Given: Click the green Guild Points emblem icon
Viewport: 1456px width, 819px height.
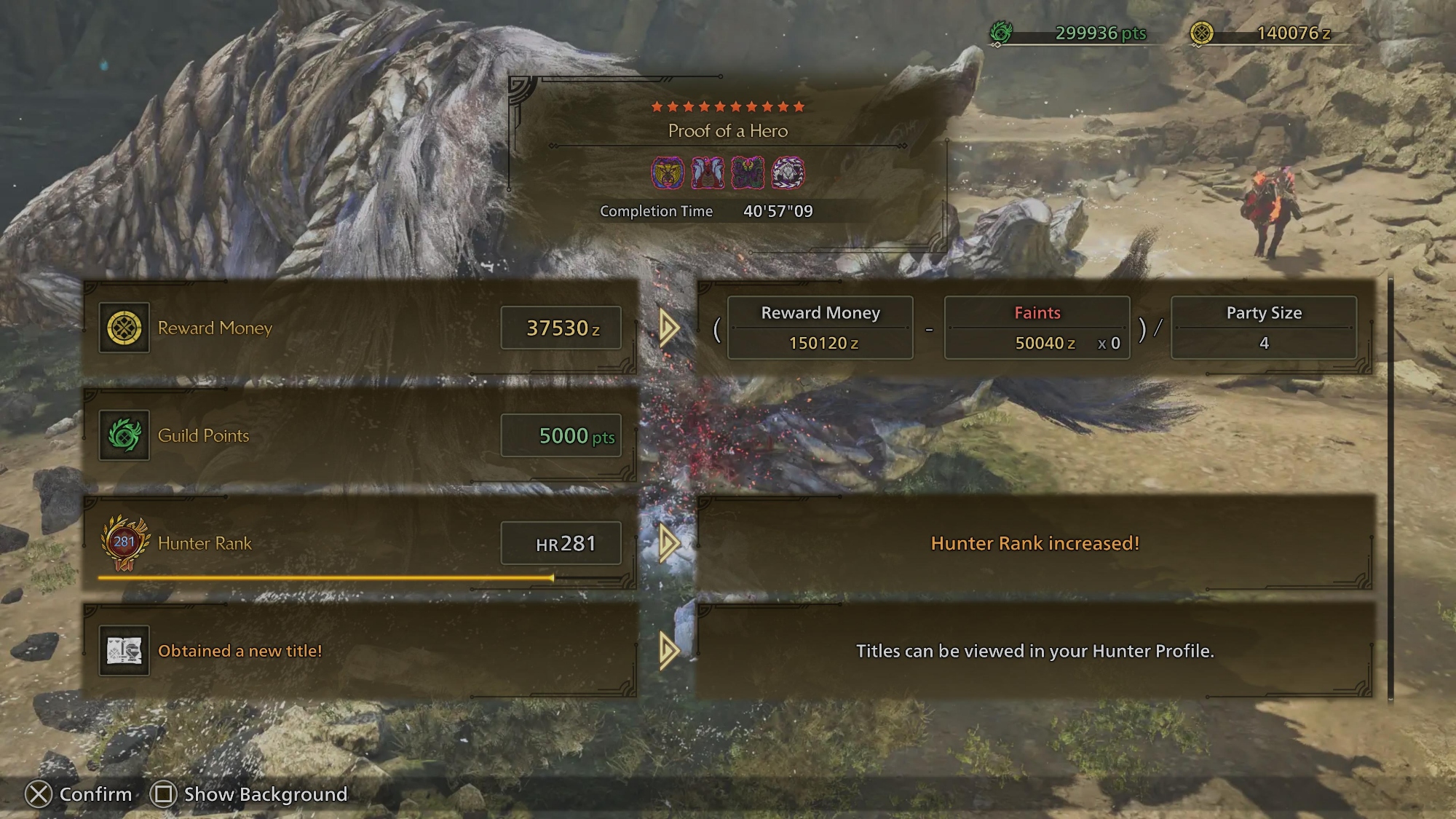Looking at the screenshot, I should tap(124, 436).
